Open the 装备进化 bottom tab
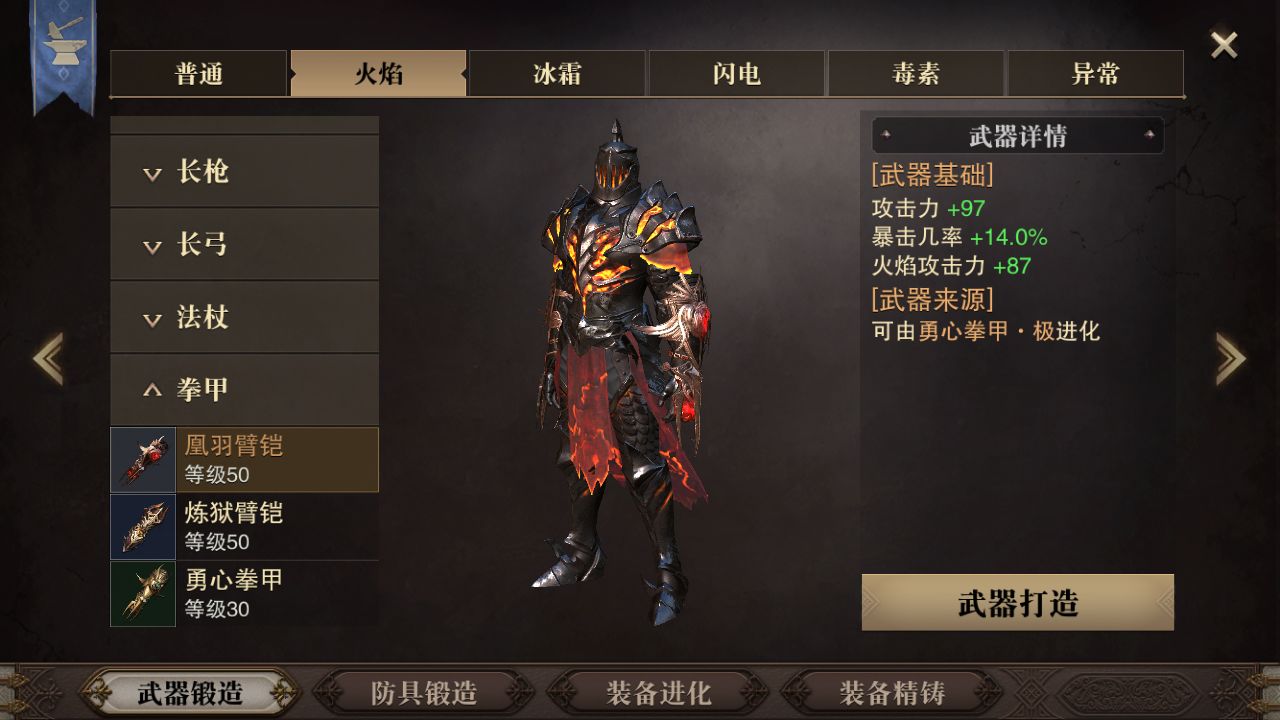 pos(658,692)
